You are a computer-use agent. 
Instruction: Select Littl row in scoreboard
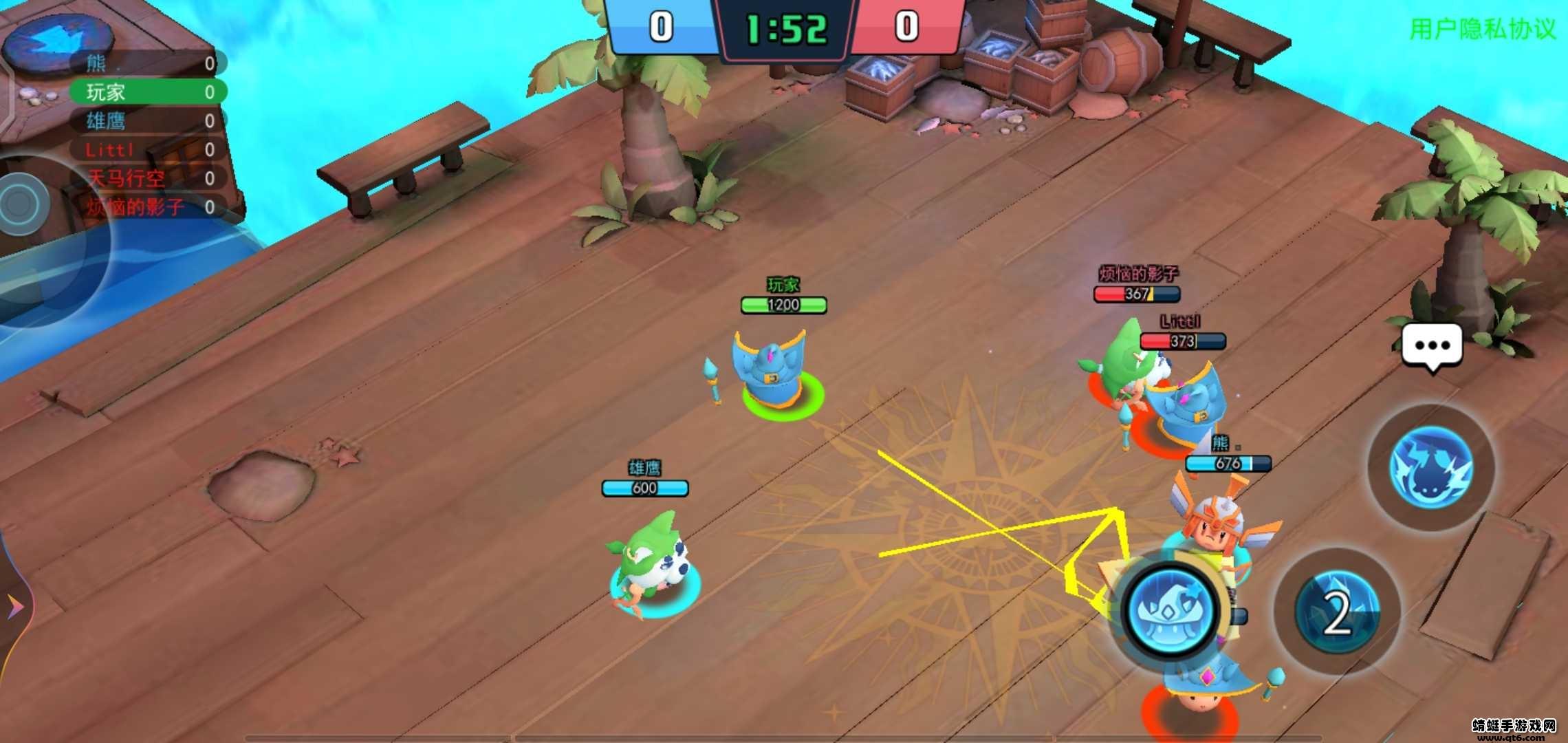(148, 150)
